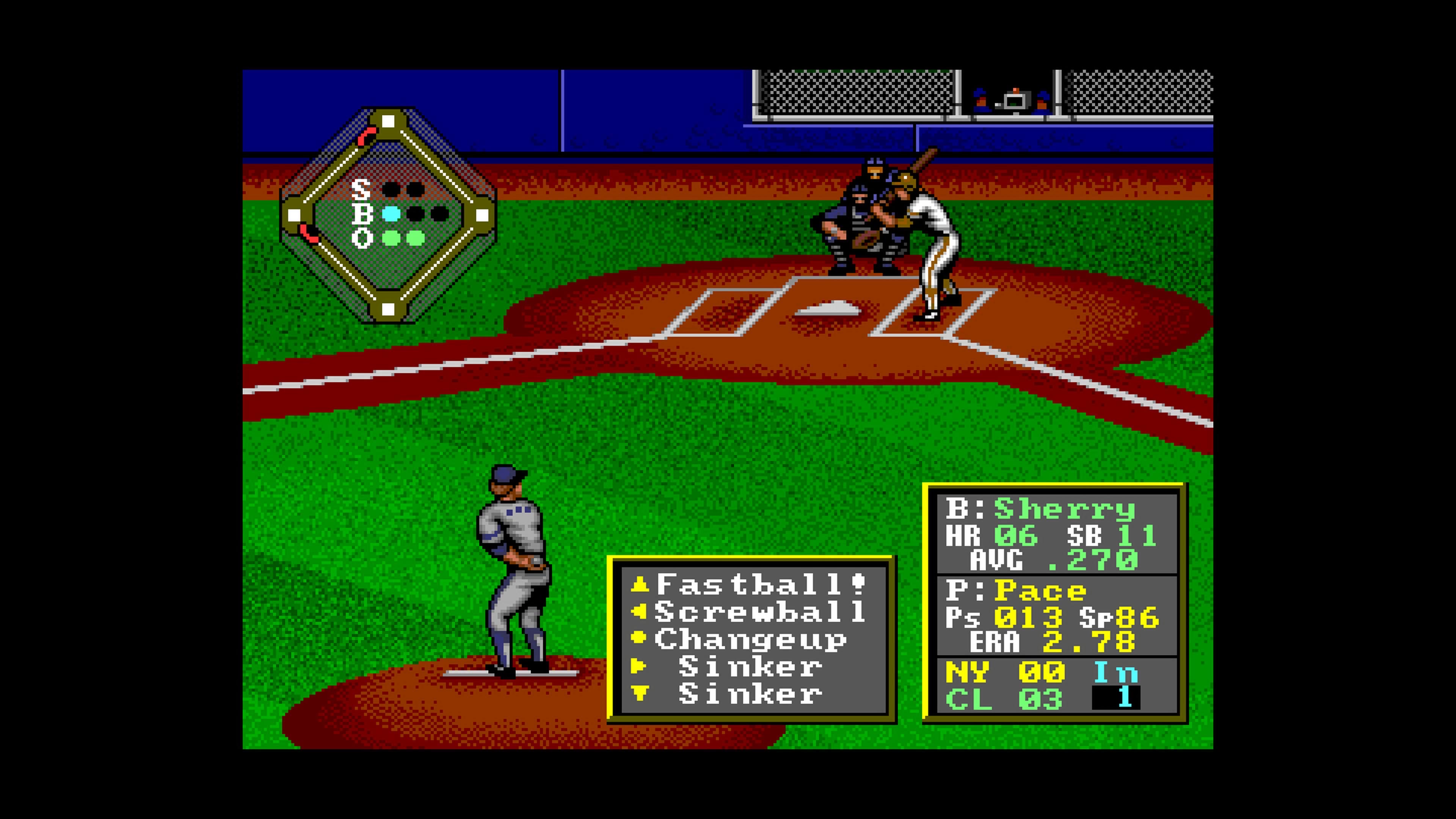Viewport: 1456px width, 819px height.
Task: Select the Sinker with the right arrow
Action: [x=750, y=667]
